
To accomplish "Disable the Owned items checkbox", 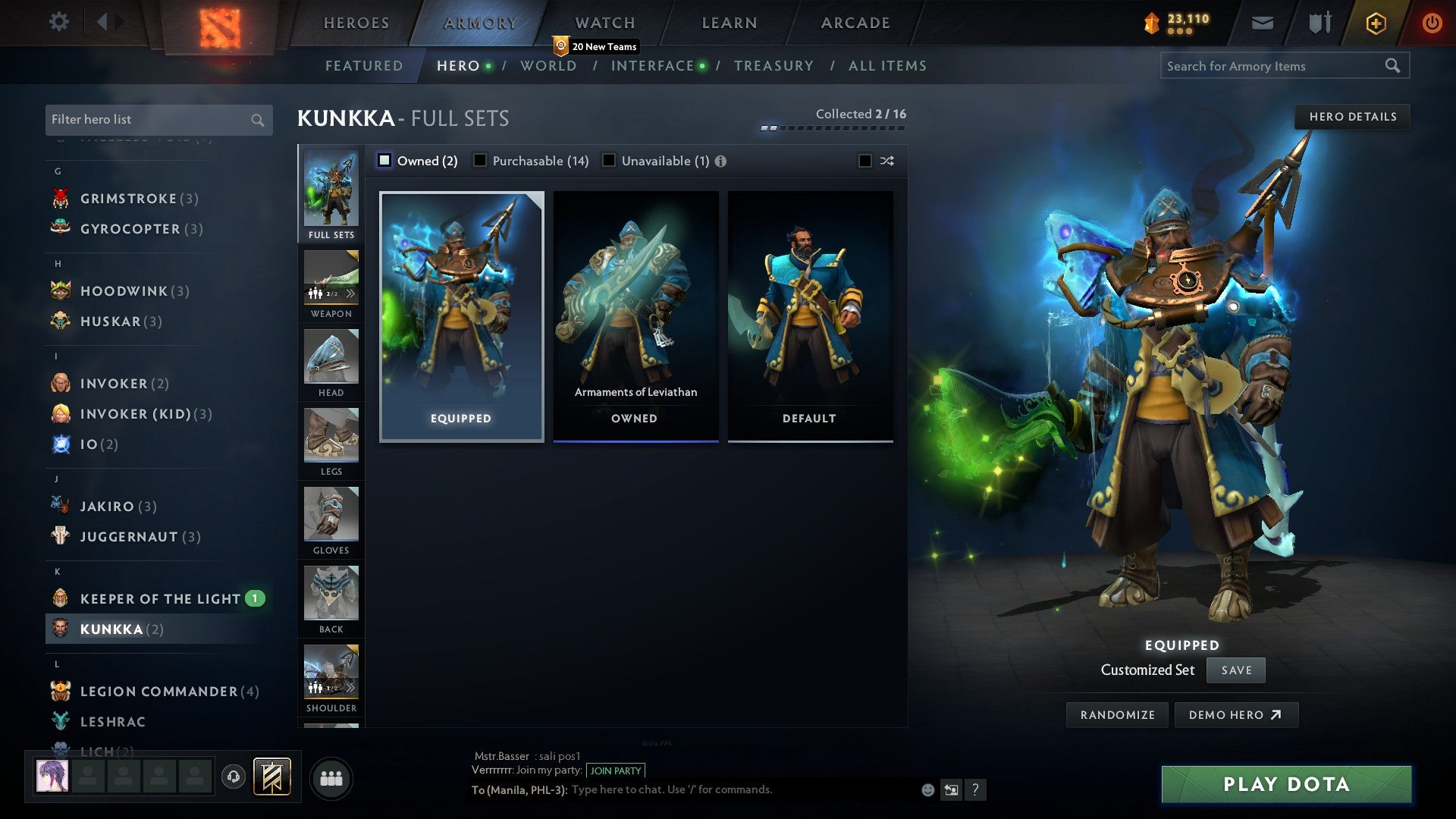I will (x=385, y=160).
